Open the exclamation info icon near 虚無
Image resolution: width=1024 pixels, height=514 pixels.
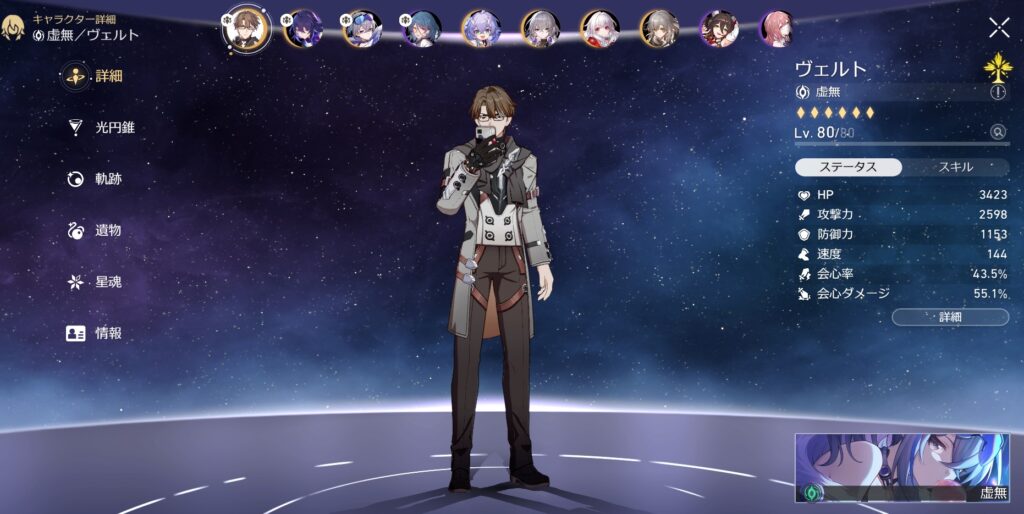point(997,92)
